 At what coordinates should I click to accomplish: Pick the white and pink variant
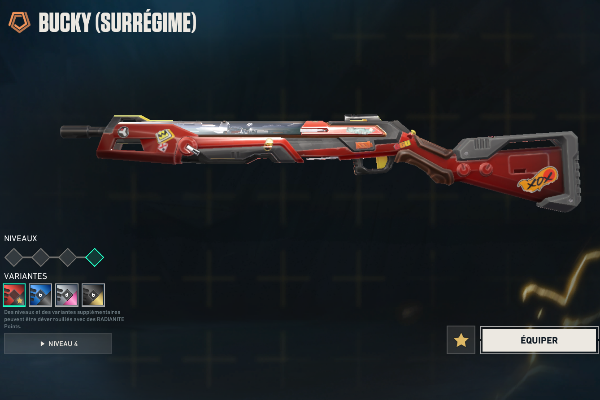click(67, 294)
